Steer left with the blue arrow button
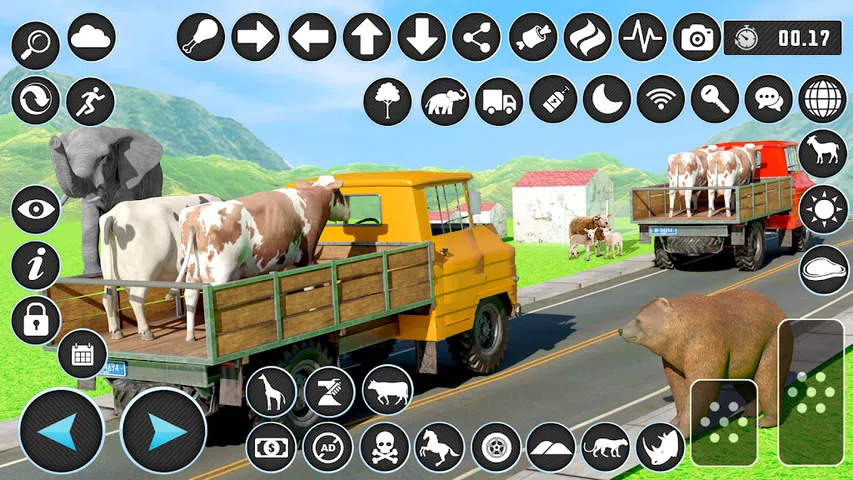The image size is (853, 480). [62, 431]
